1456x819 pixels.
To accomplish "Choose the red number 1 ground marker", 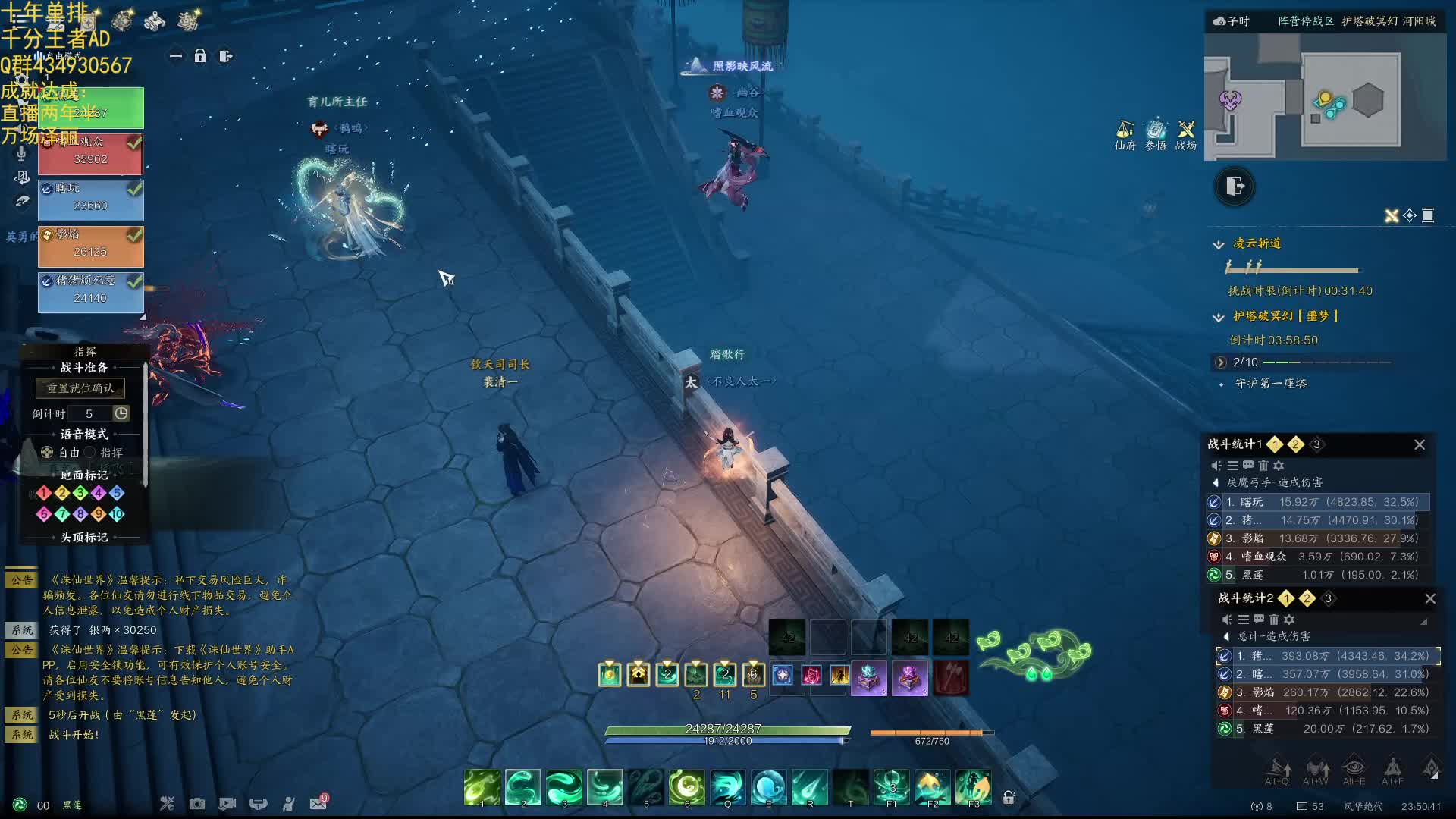I will click(x=44, y=493).
